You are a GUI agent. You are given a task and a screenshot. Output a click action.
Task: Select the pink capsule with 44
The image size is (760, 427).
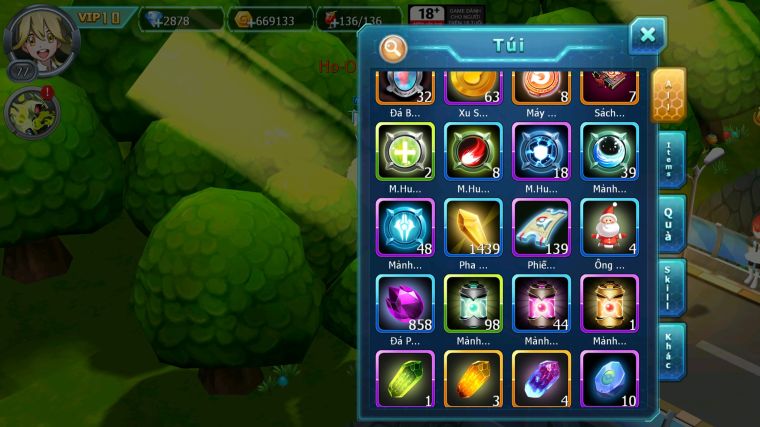click(x=541, y=303)
